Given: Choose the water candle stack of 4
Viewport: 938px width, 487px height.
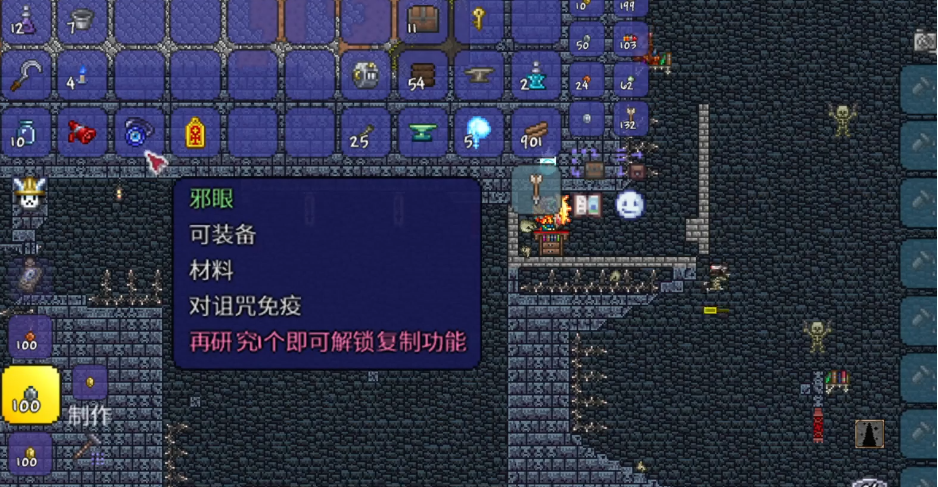Looking at the screenshot, I should pos(82,75).
